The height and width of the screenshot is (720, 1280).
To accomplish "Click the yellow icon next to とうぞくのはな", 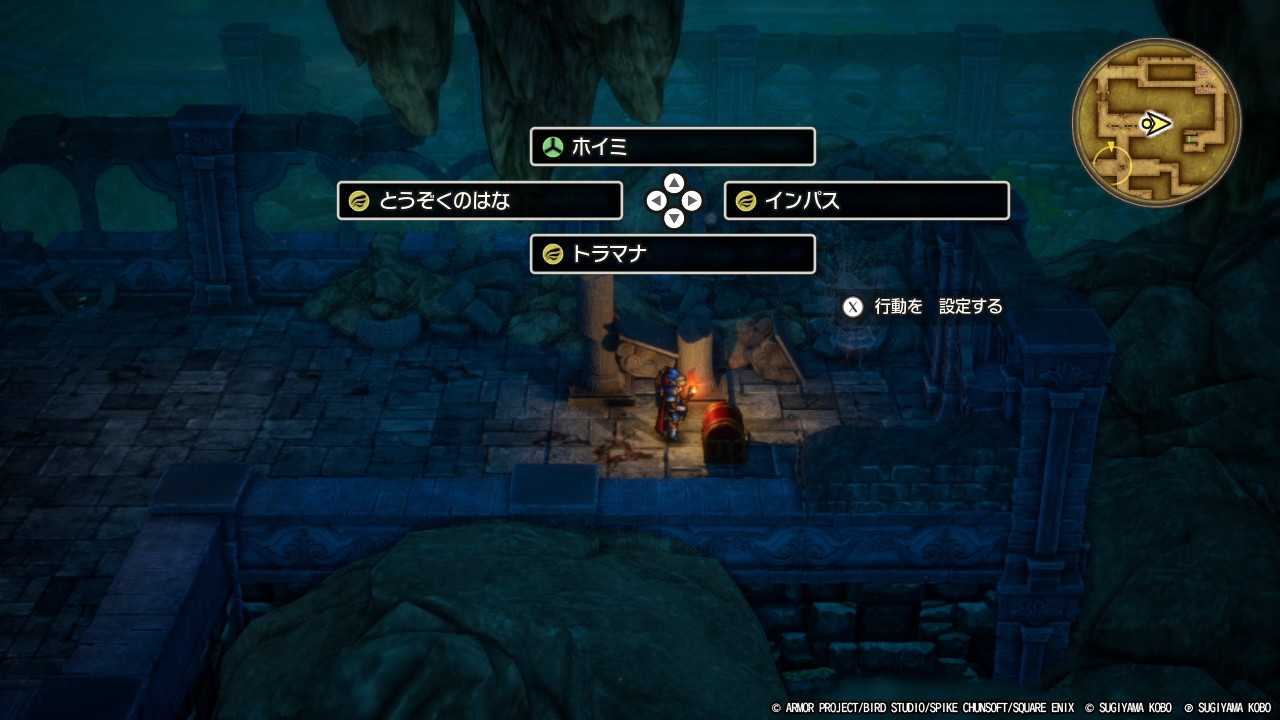I will click(359, 200).
